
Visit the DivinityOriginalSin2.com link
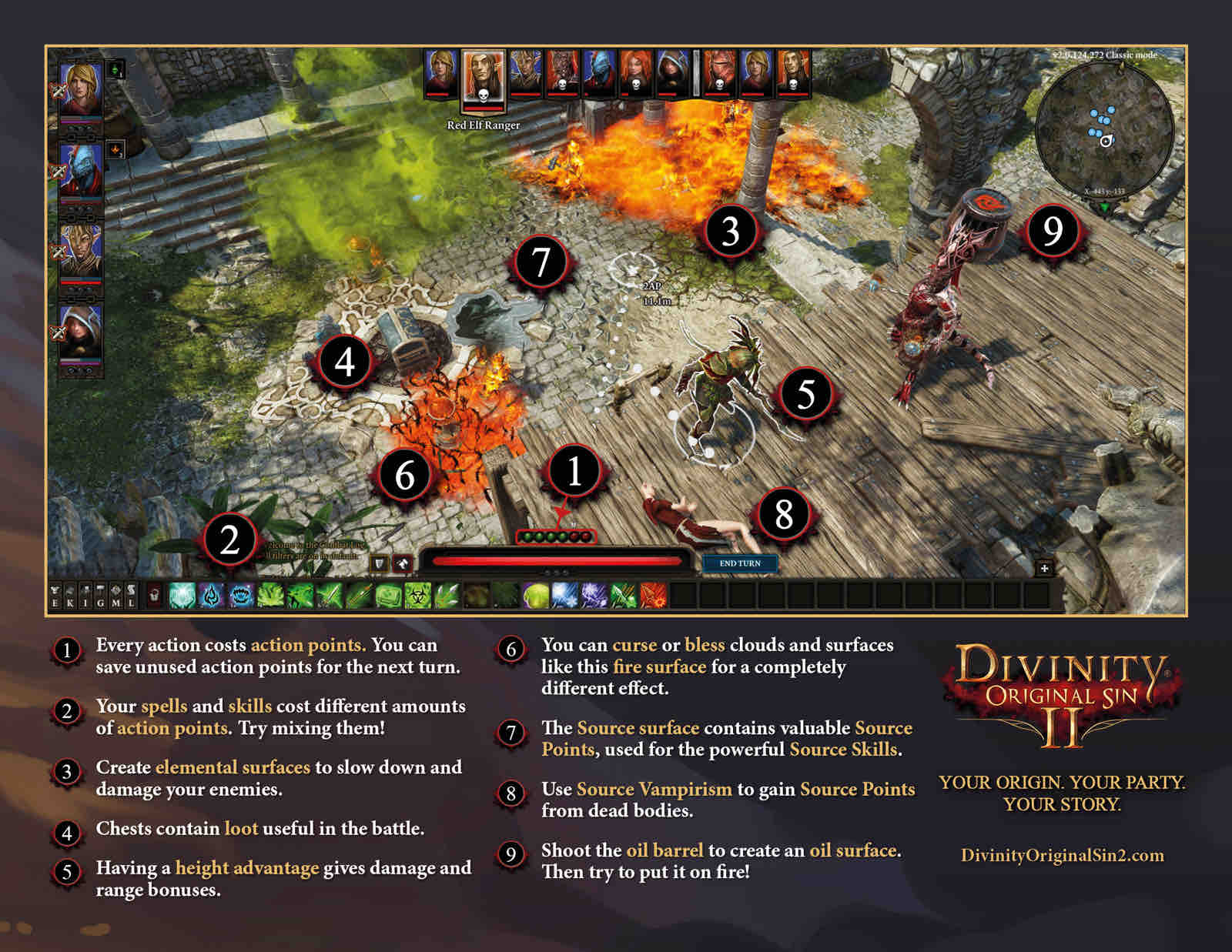tap(1062, 856)
